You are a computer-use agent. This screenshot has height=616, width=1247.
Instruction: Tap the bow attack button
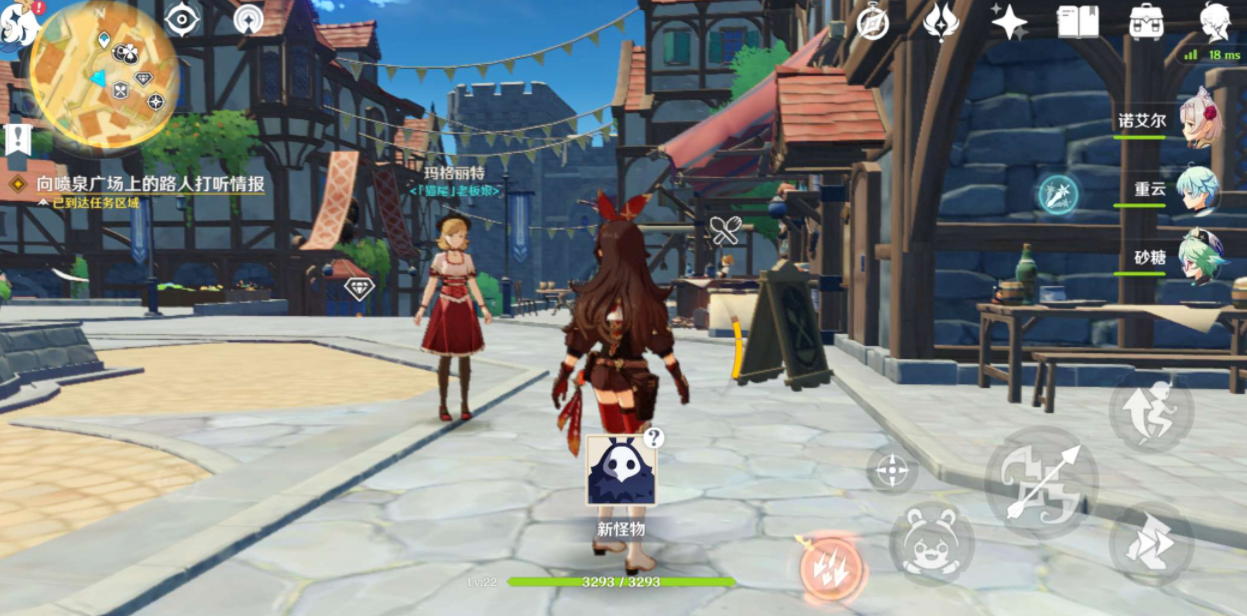click(1042, 483)
